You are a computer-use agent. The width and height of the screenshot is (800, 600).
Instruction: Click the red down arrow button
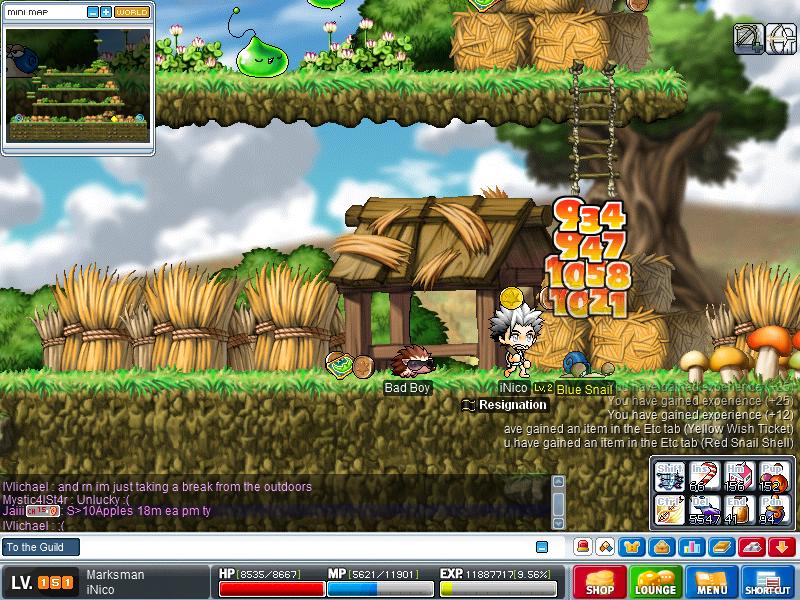pos(782,547)
